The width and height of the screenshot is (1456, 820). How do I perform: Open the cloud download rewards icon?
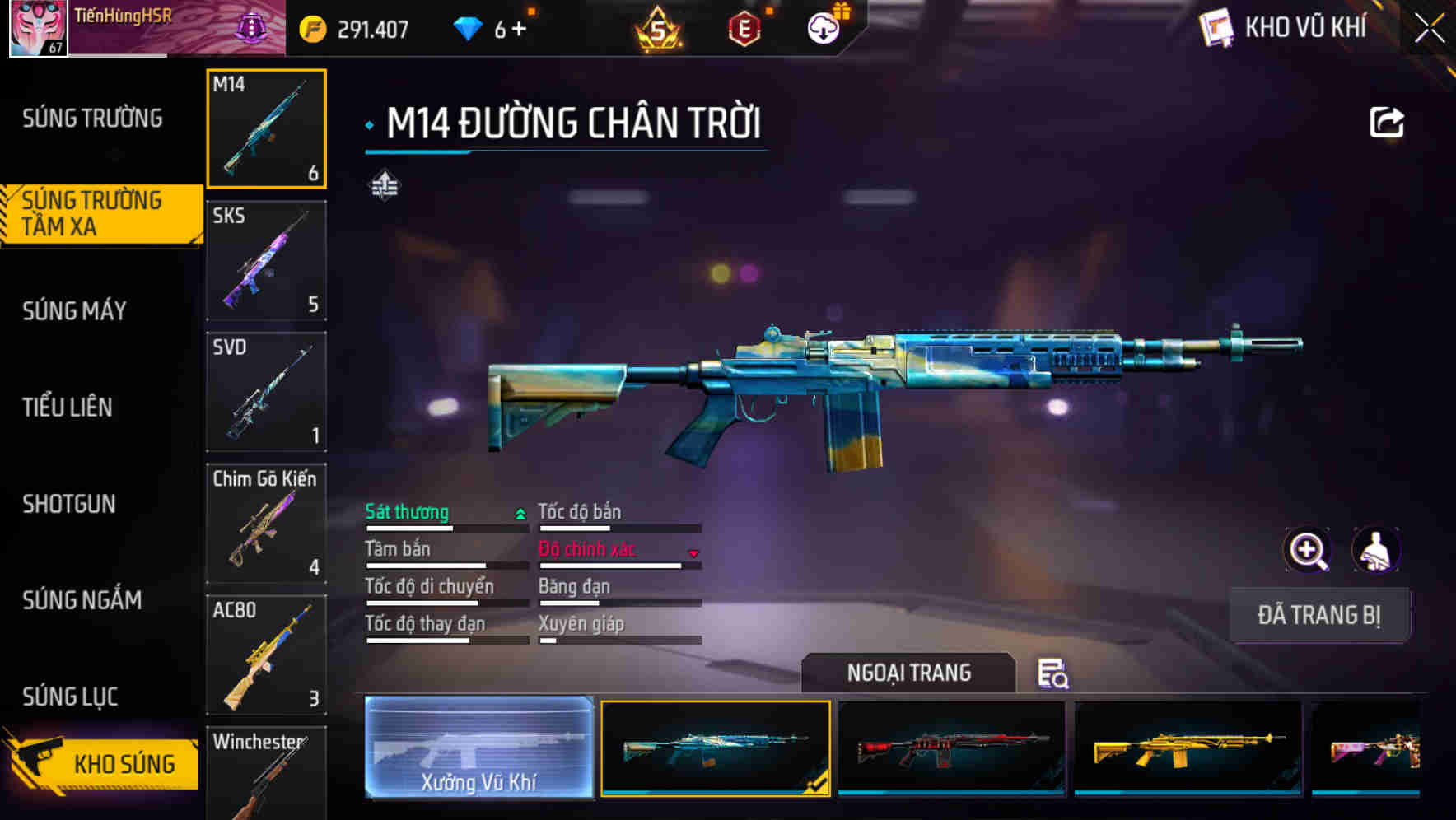click(x=822, y=26)
